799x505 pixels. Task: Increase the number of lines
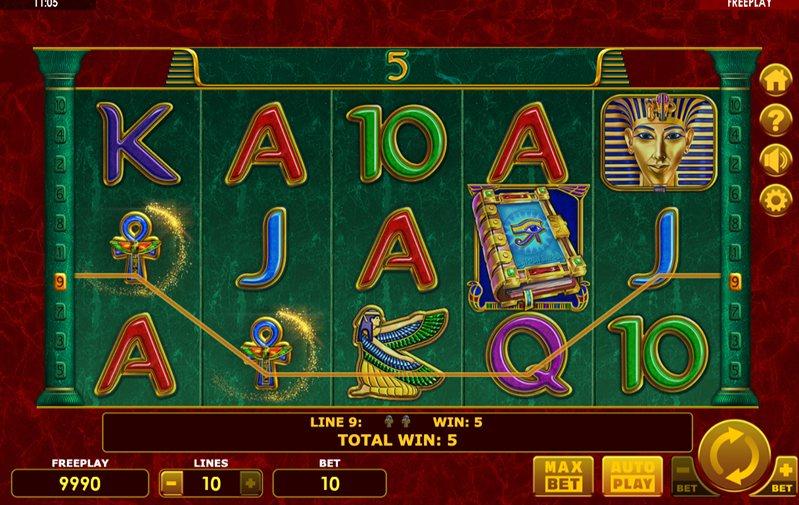coord(250,484)
